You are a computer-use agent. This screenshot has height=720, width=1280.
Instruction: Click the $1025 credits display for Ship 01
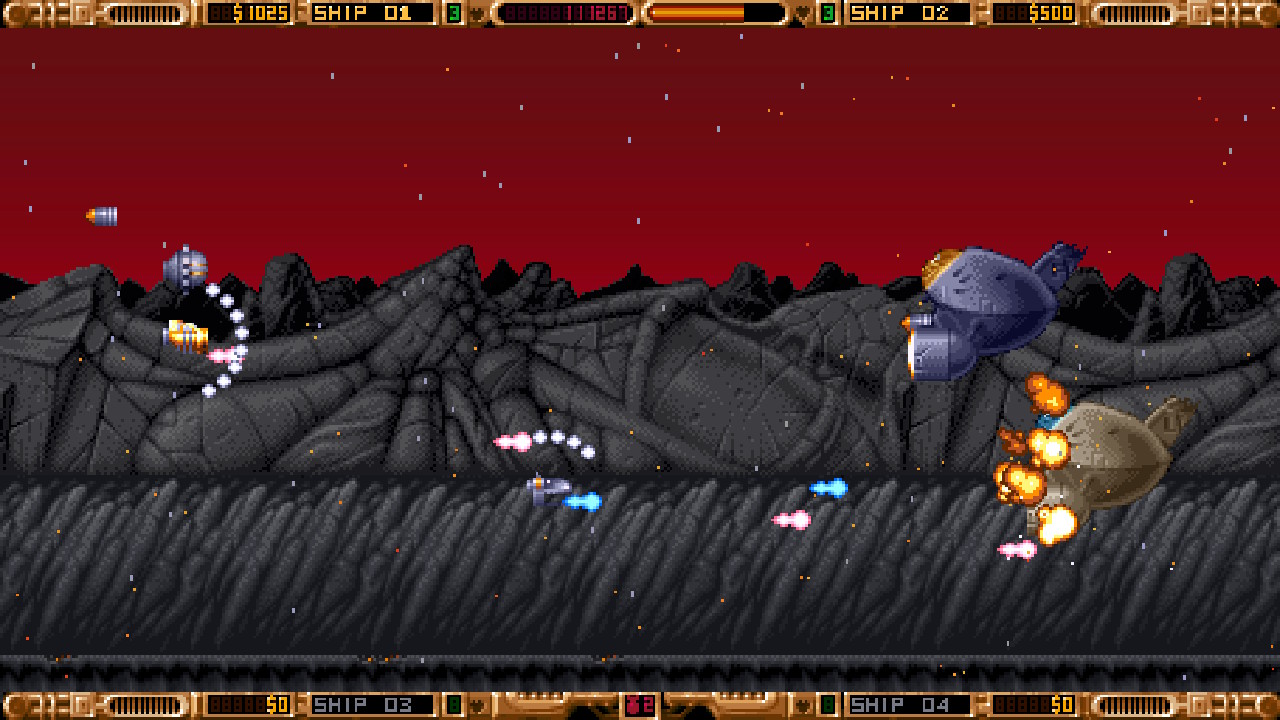pos(250,13)
